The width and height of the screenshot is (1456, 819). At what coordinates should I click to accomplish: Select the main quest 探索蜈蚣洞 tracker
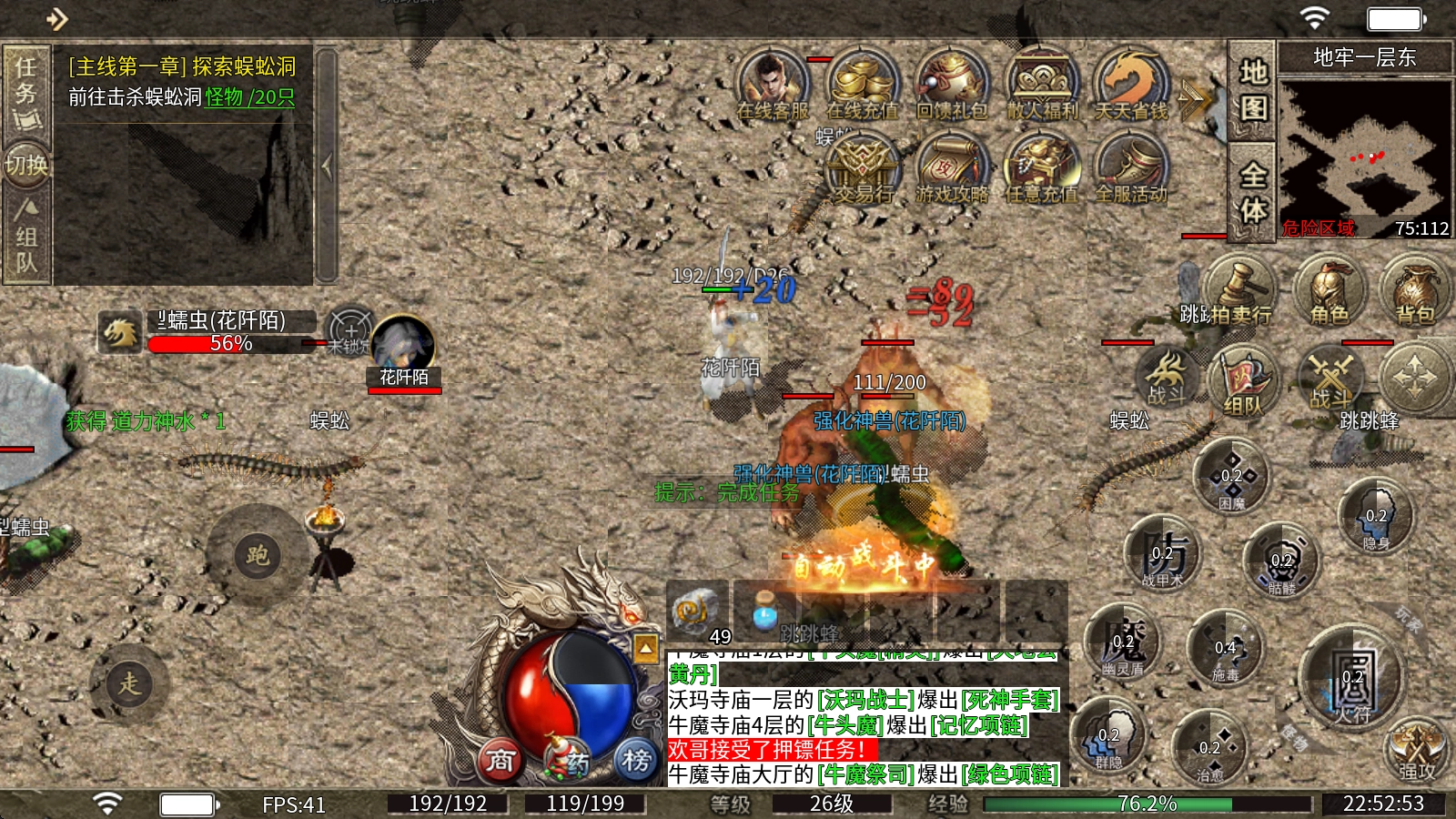(x=182, y=82)
